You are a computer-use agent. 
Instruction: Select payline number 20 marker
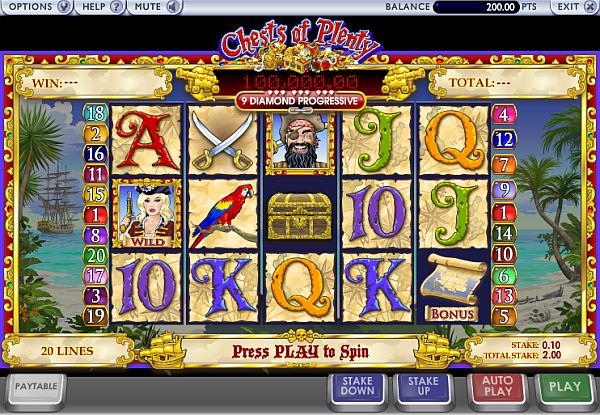pyautogui.click(x=98, y=254)
